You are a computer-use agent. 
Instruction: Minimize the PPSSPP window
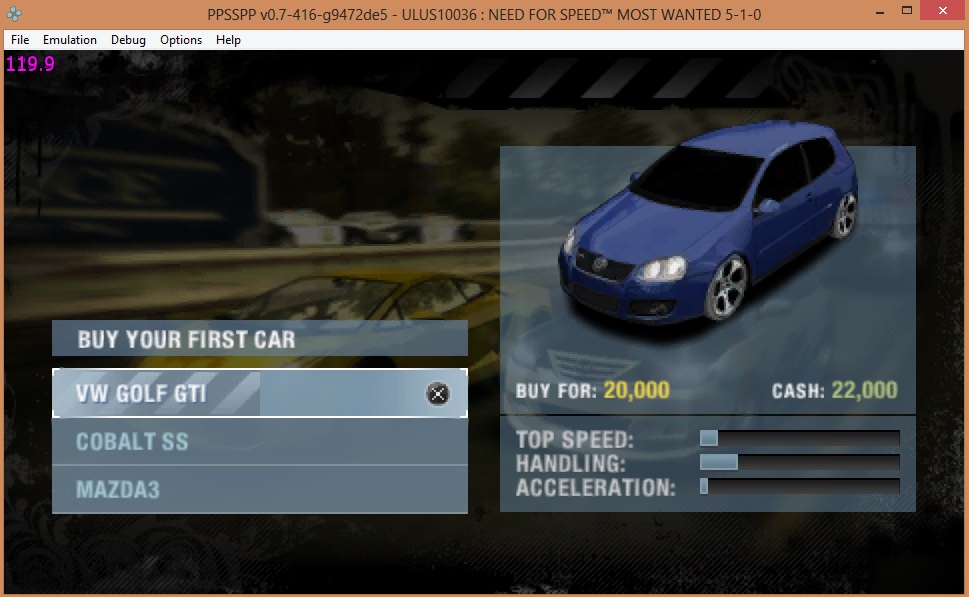tap(876, 10)
